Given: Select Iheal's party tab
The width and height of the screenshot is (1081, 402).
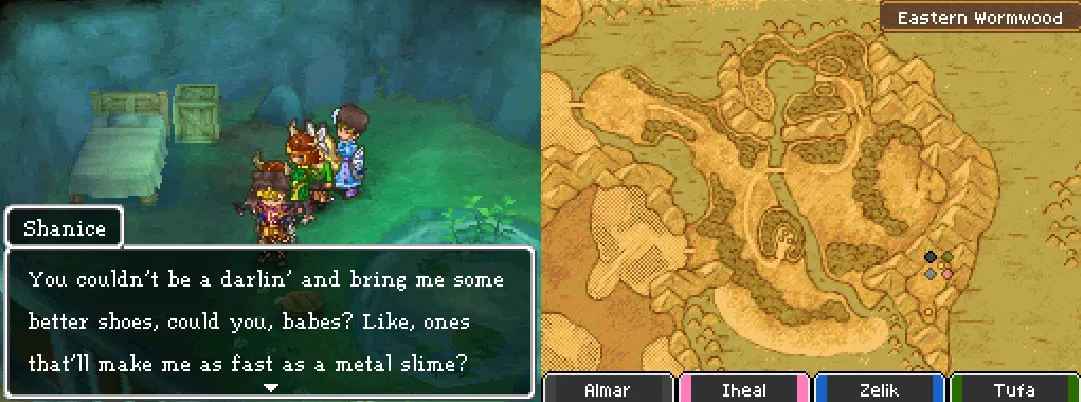Looking at the screenshot, I should pyautogui.click(x=744, y=389).
